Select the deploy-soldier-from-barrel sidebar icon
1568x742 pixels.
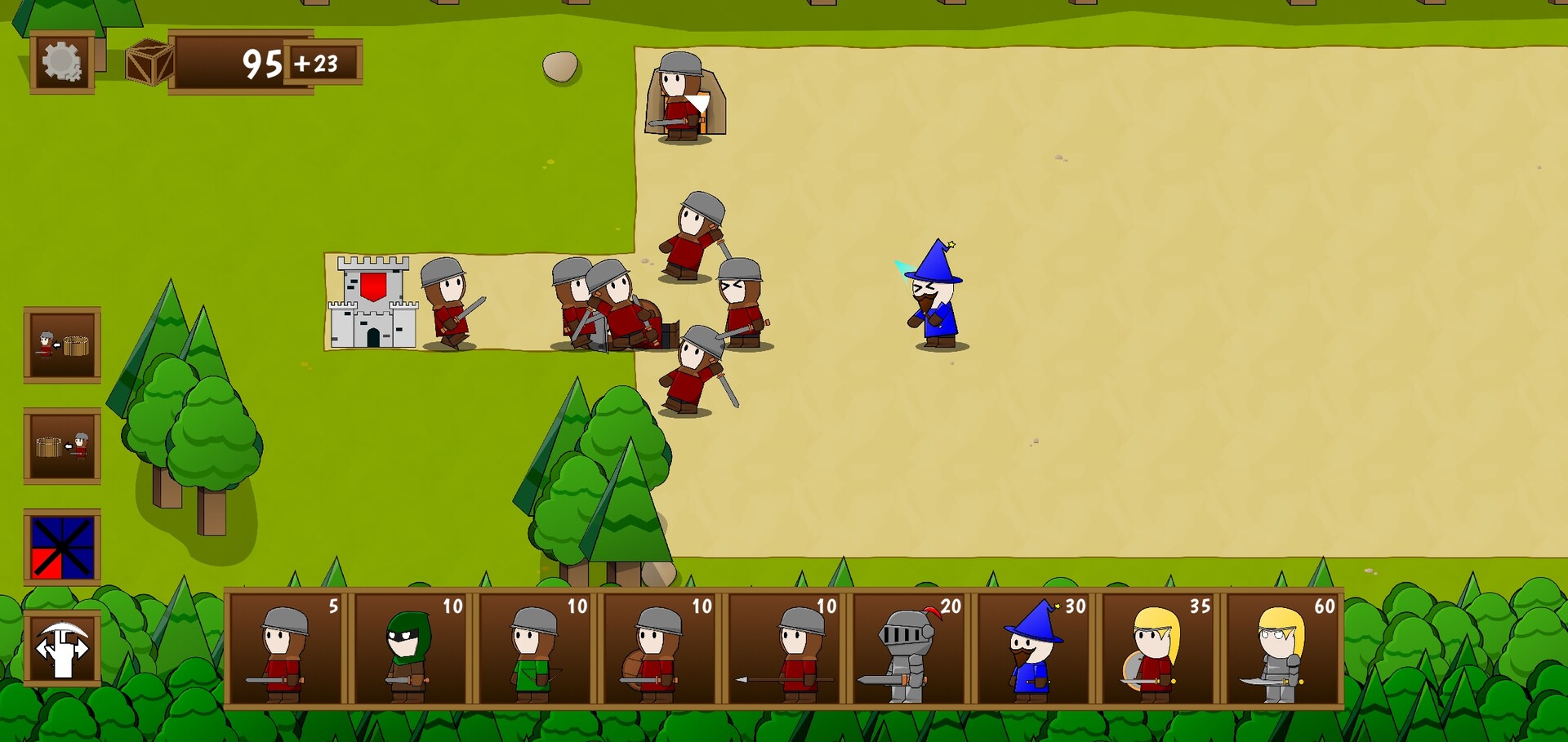click(x=63, y=344)
